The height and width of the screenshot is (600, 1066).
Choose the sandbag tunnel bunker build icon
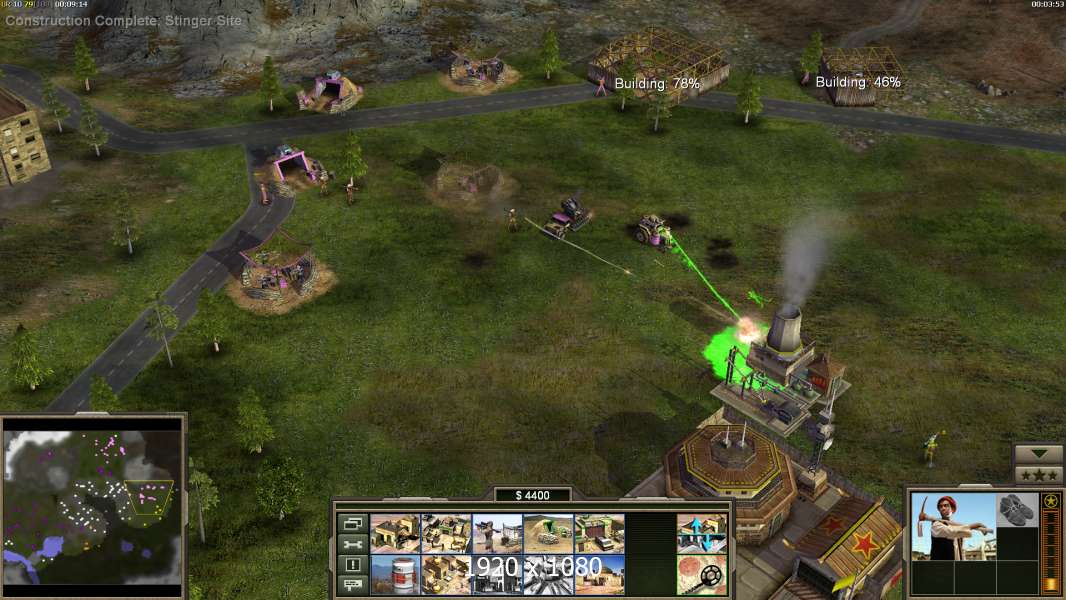pyautogui.click(x=548, y=533)
